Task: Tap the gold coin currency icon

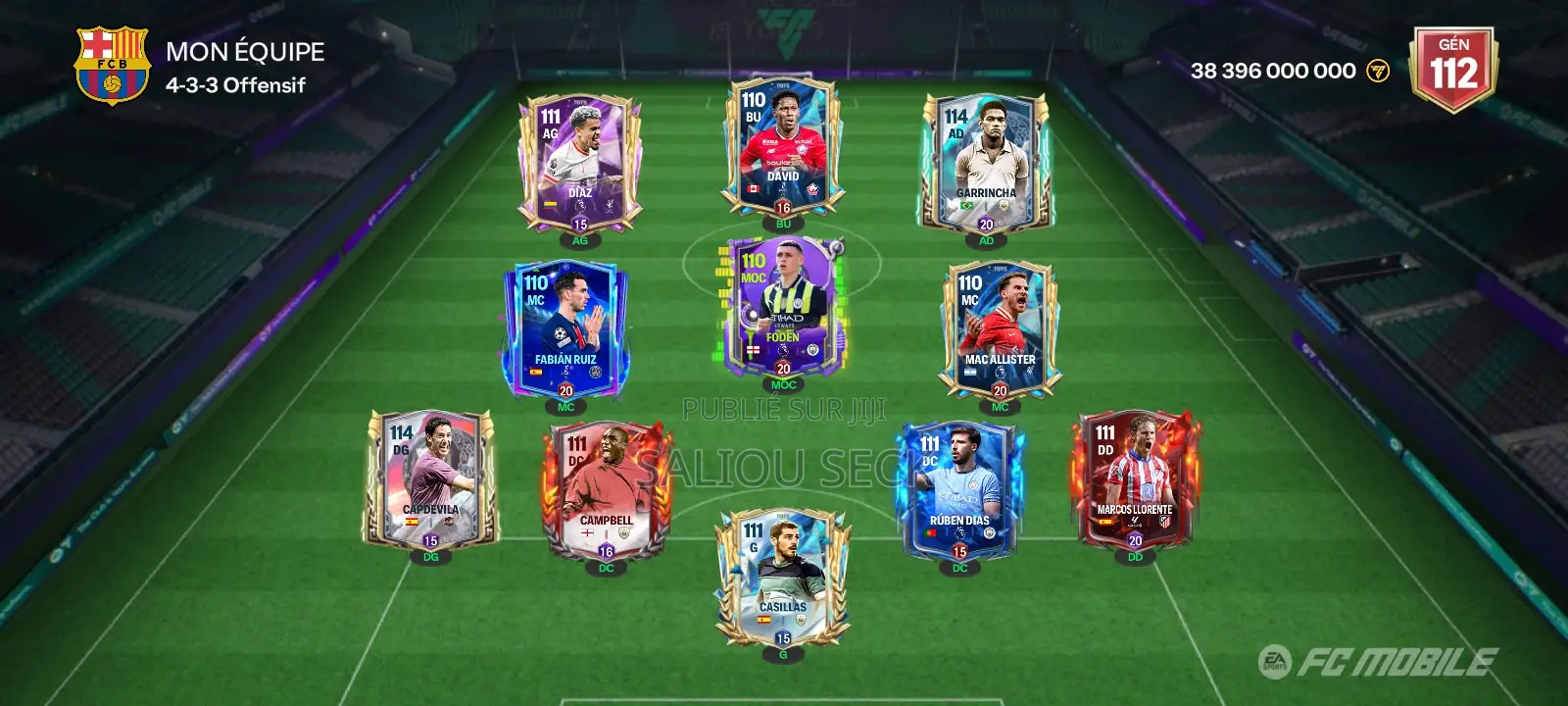Action: pyautogui.click(x=1378, y=71)
